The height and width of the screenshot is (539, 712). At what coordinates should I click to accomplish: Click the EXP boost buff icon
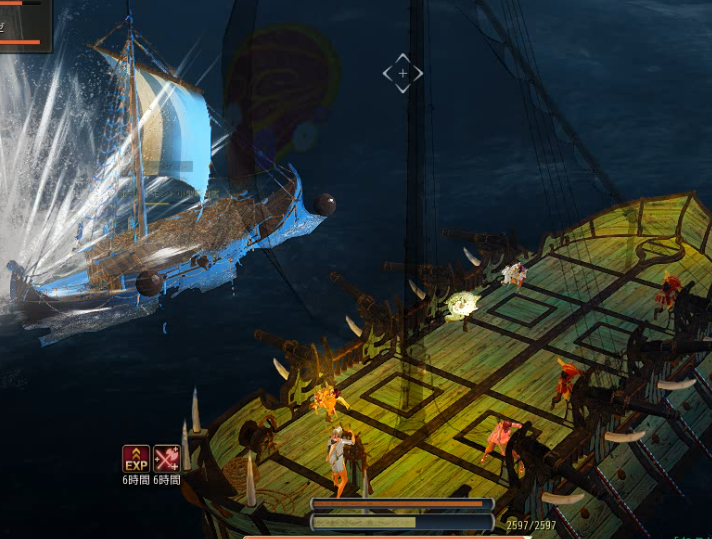click(136, 459)
